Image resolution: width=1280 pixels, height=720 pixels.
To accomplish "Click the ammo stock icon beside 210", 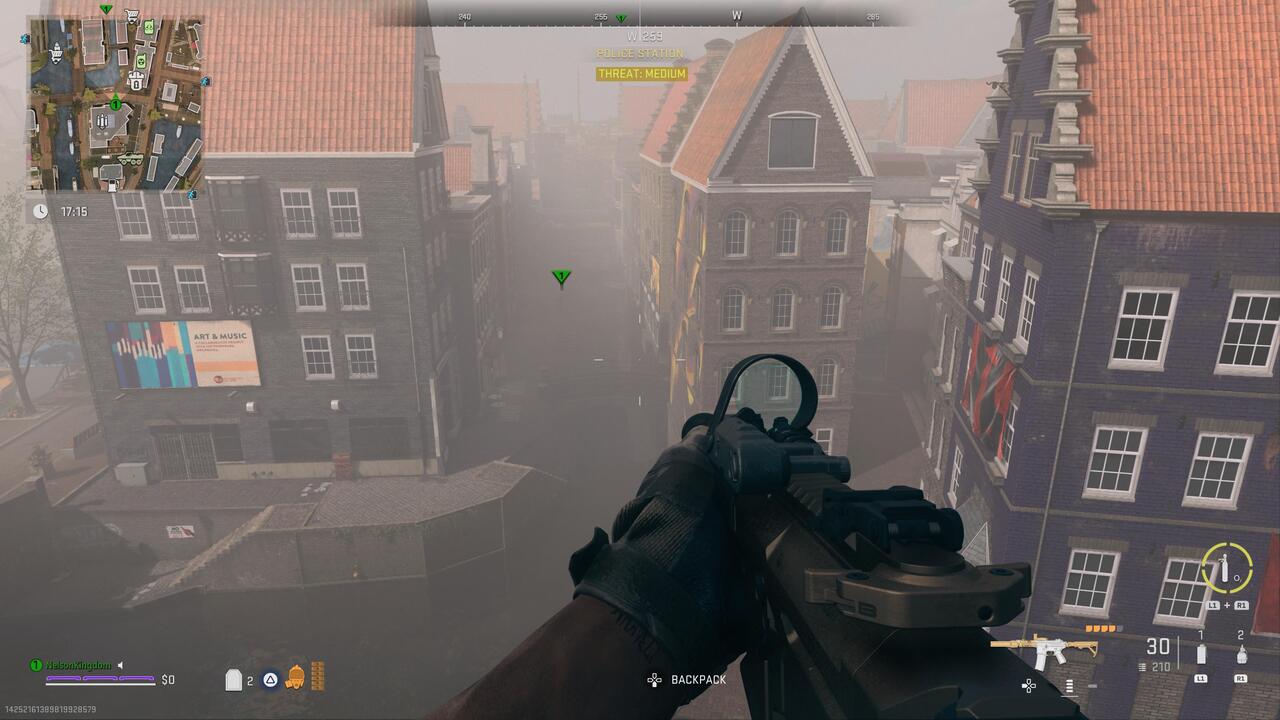I will pos(1143,666).
